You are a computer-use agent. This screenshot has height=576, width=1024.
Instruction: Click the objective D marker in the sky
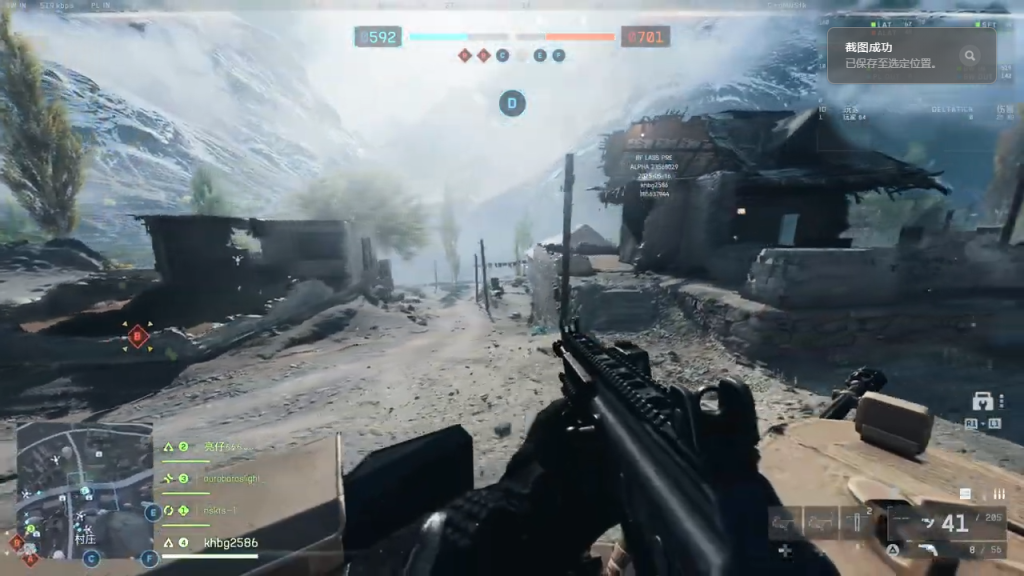(x=512, y=102)
